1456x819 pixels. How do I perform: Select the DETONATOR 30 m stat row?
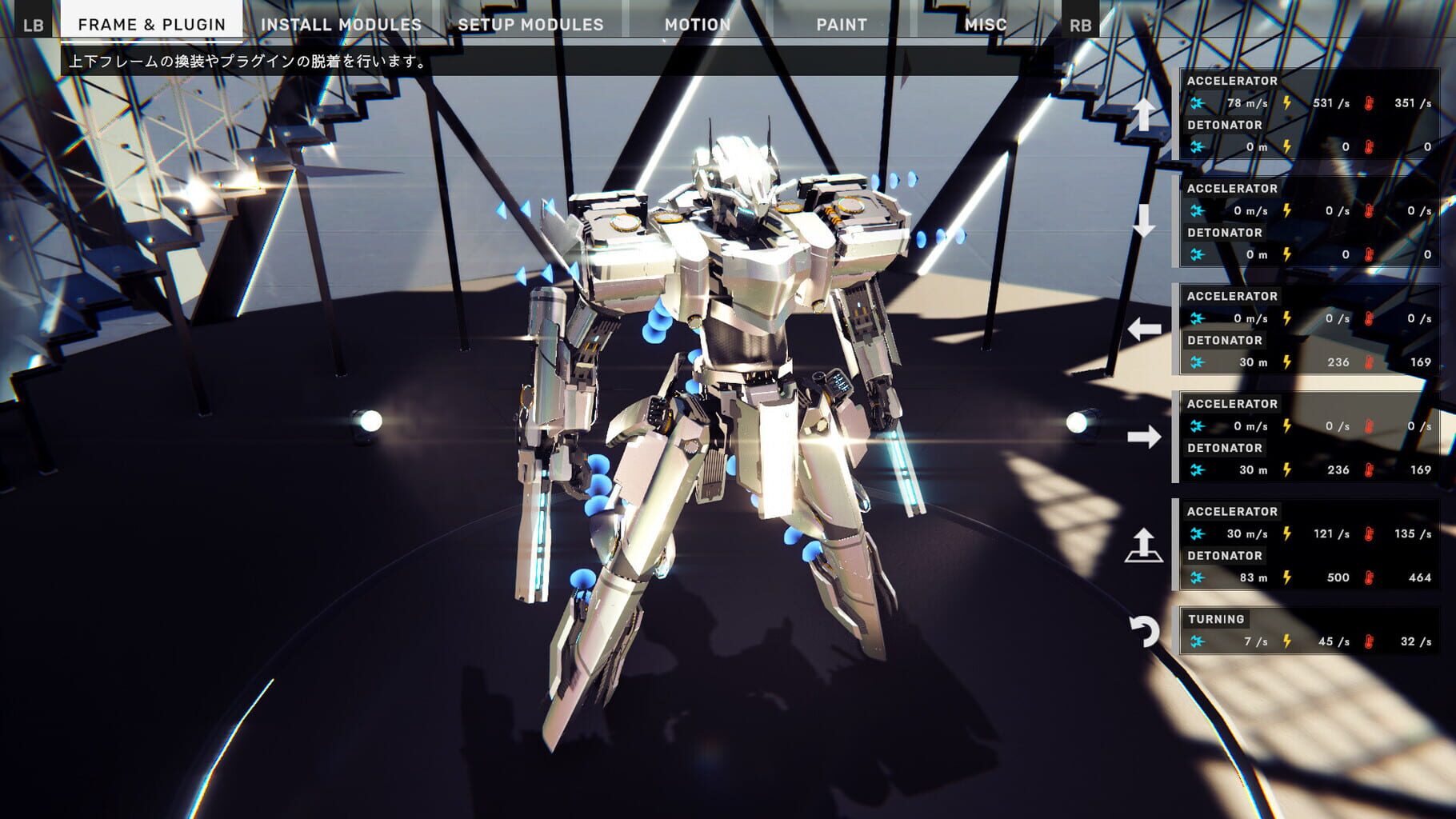pyautogui.click(x=1312, y=362)
